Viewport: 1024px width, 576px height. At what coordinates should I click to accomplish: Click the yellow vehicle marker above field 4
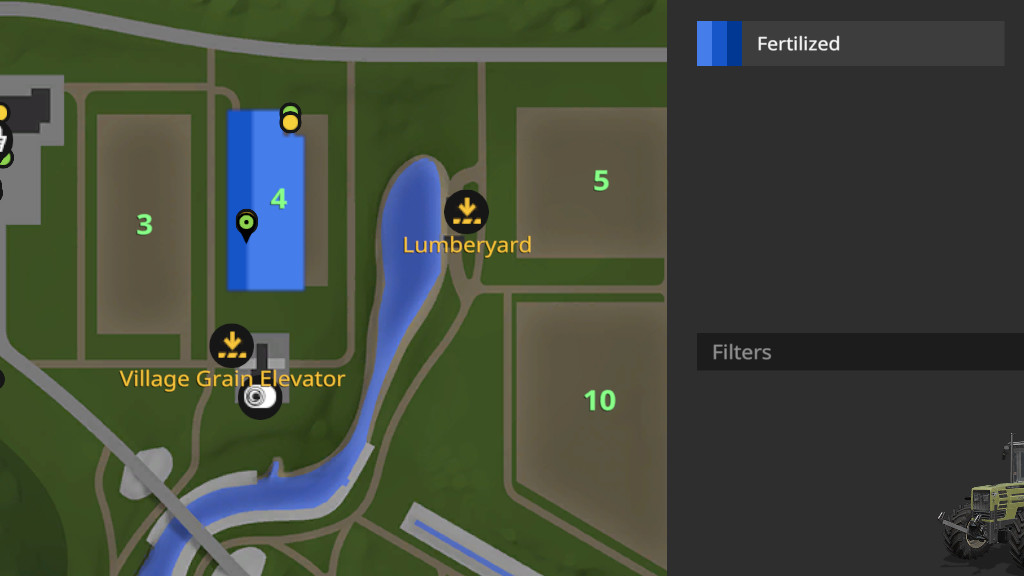(290, 122)
